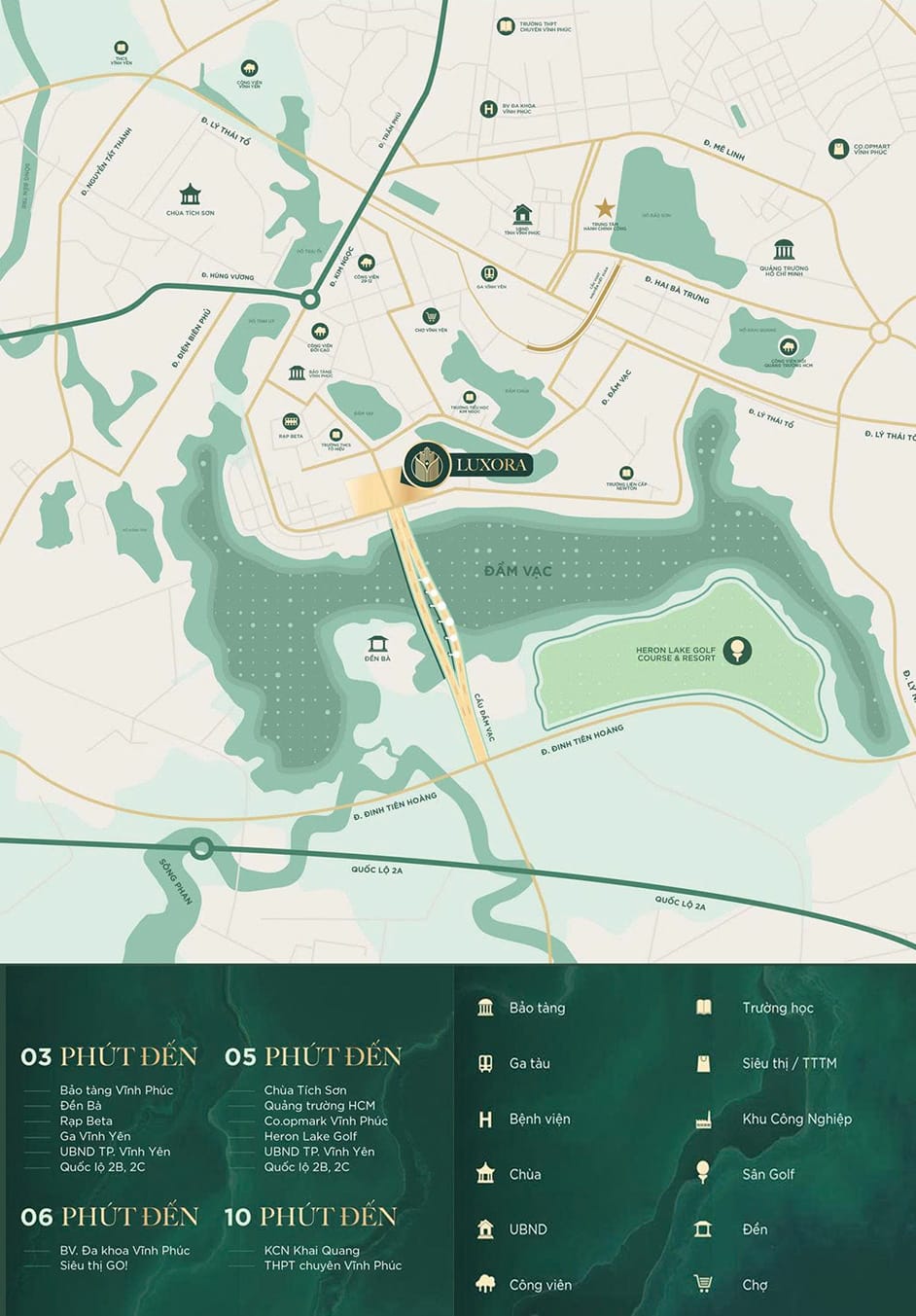Select the BV Đa Khoa hospital marker
The image size is (916, 1316).
488,109
